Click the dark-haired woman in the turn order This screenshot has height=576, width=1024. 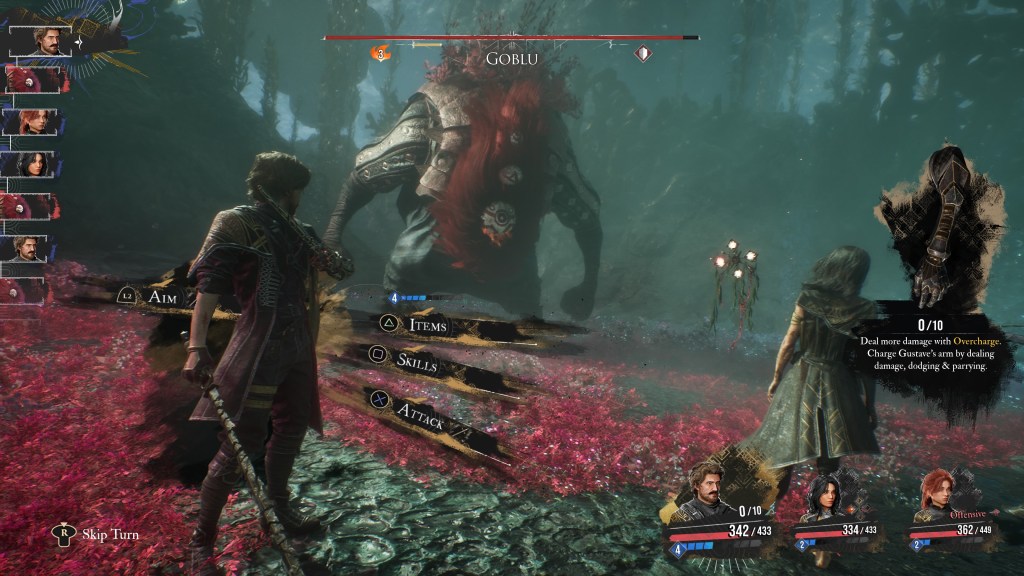[29, 165]
